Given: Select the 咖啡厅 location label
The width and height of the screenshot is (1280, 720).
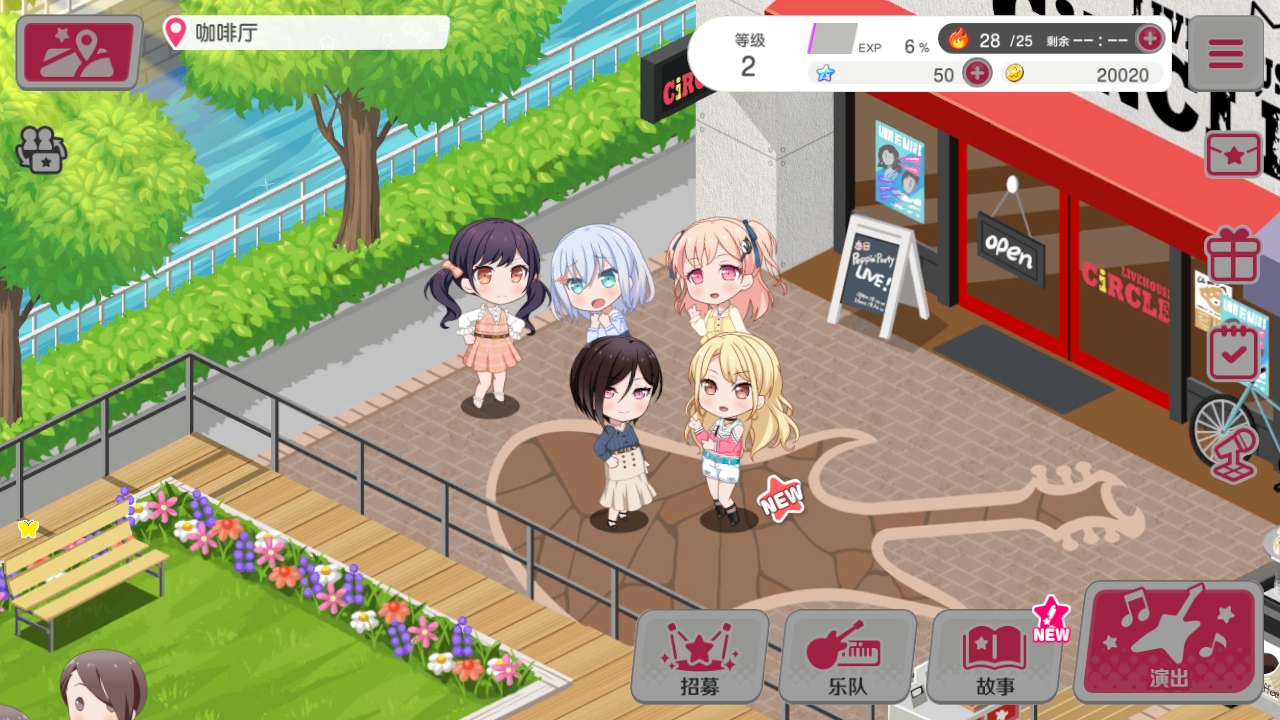Looking at the screenshot, I should point(306,33).
